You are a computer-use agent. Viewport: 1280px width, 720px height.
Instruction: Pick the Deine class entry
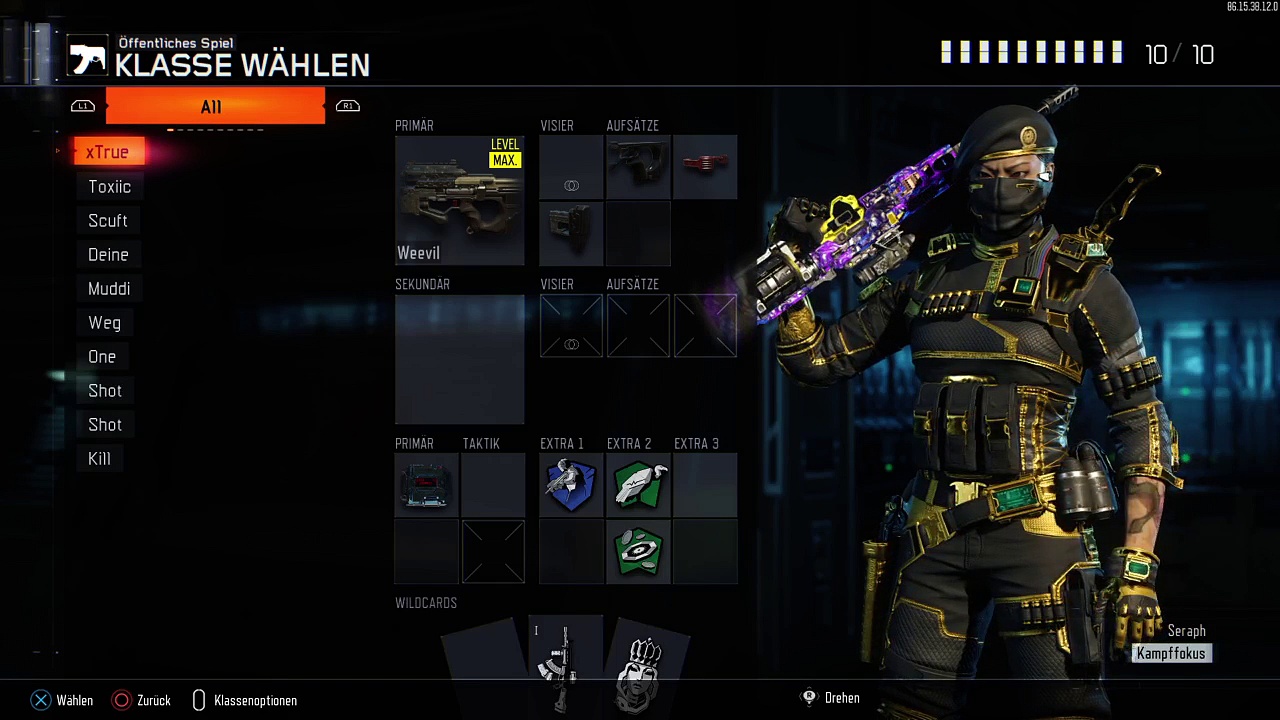pos(108,255)
